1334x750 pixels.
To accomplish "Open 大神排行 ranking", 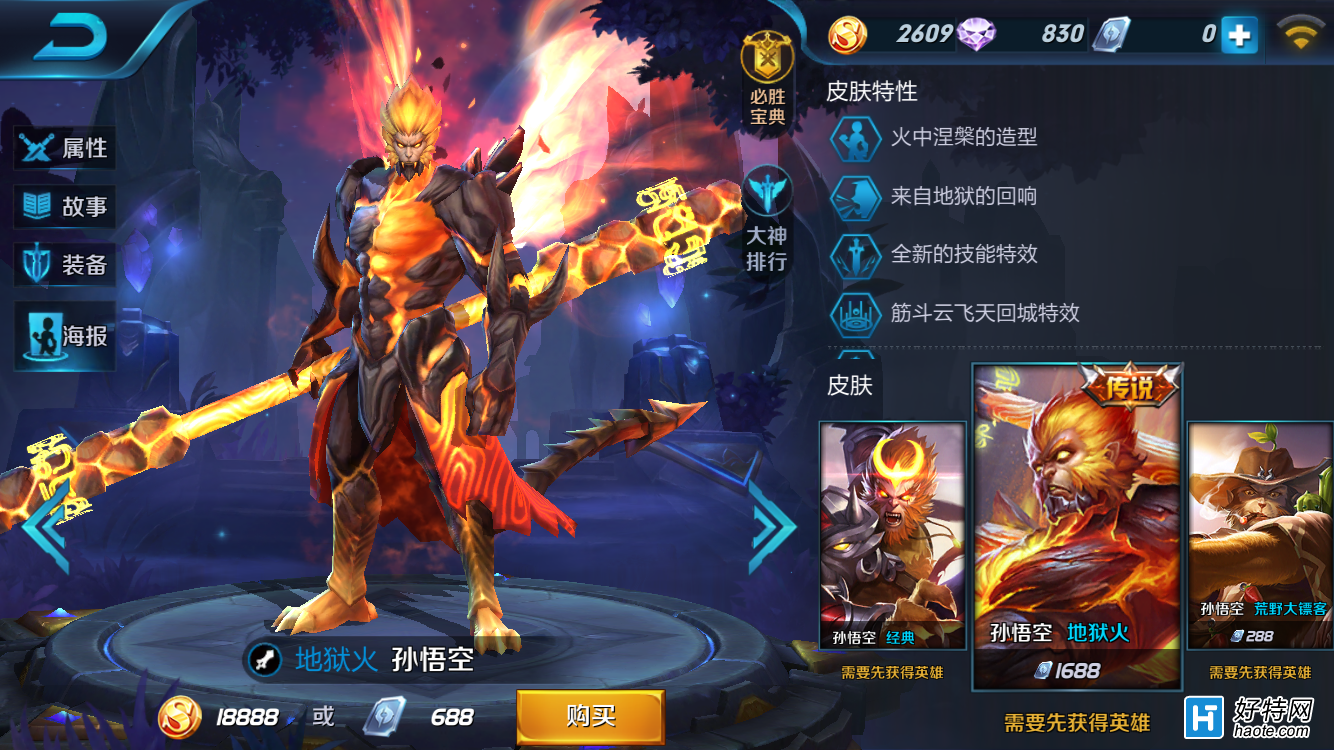I will point(767,220).
